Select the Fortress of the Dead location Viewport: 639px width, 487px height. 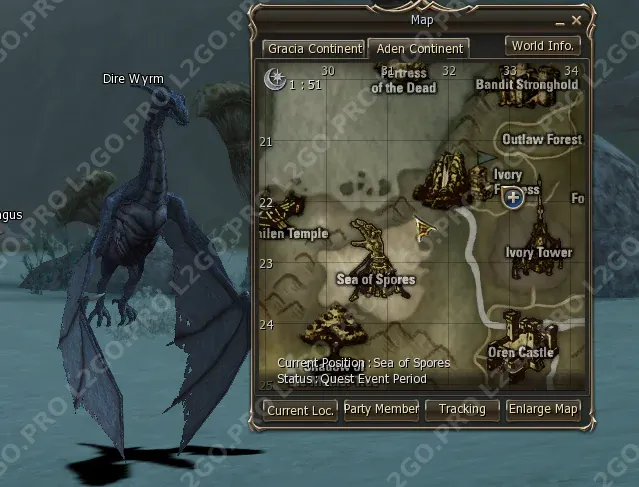pyautogui.click(x=404, y=79)
